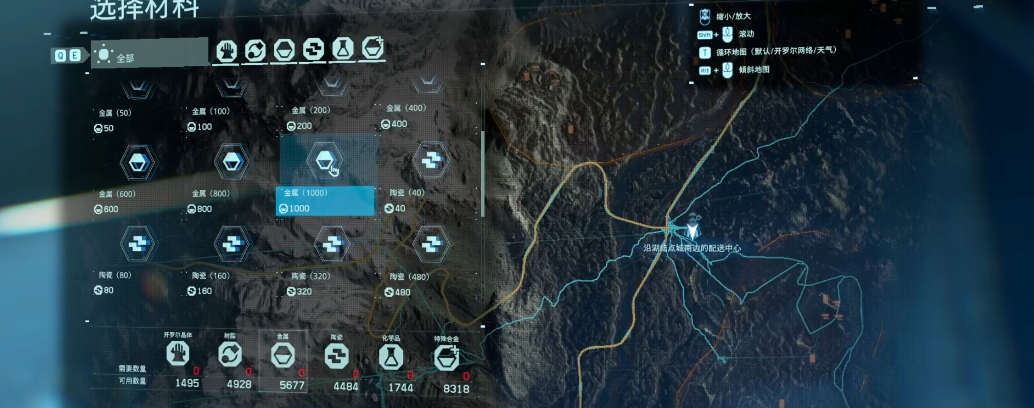This screenshot has width=1034, height=408.
Task: Filter by chiral crystal hand icon tab
Action: pyautogui.click(x=227, y=50)
